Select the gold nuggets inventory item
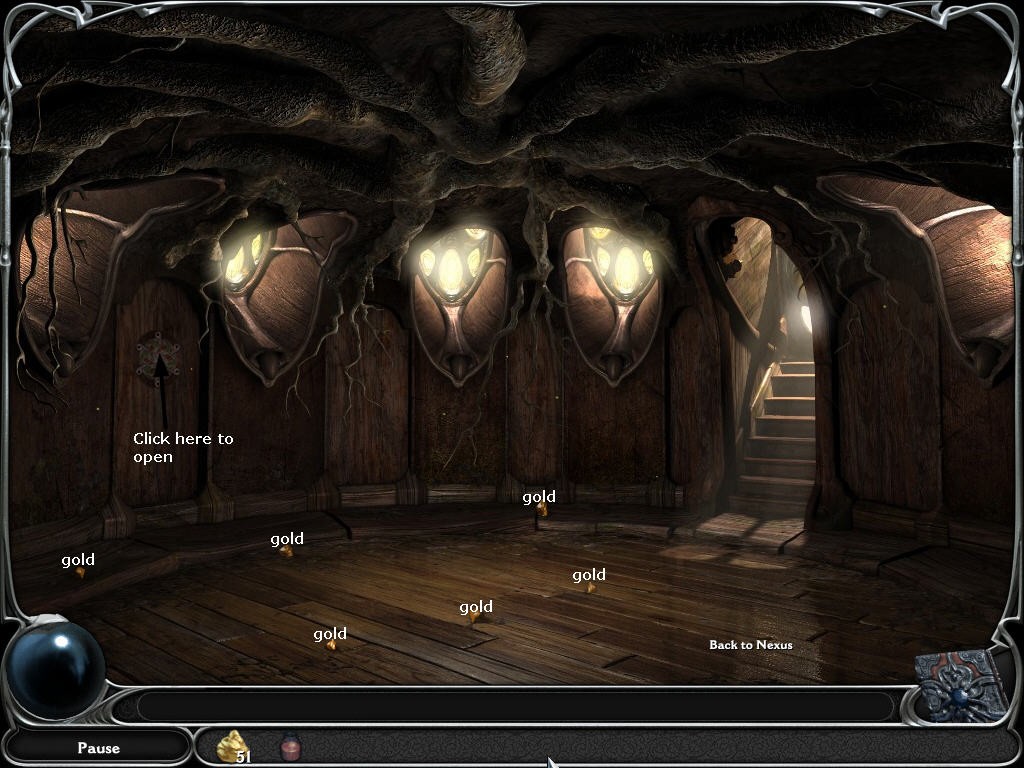The width and height of the screenshot is (1024, 768). click(234, 746)
